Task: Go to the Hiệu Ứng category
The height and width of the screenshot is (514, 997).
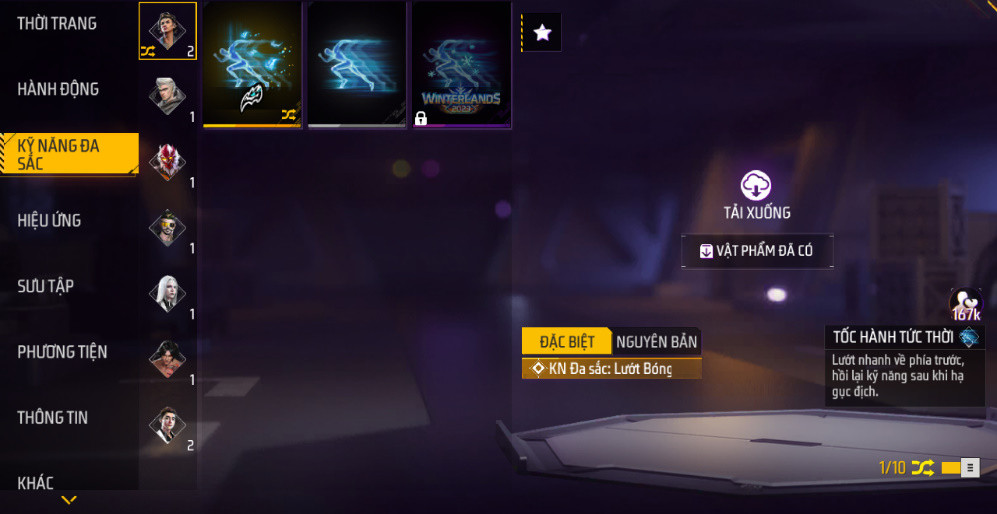Action: (49, 220)
